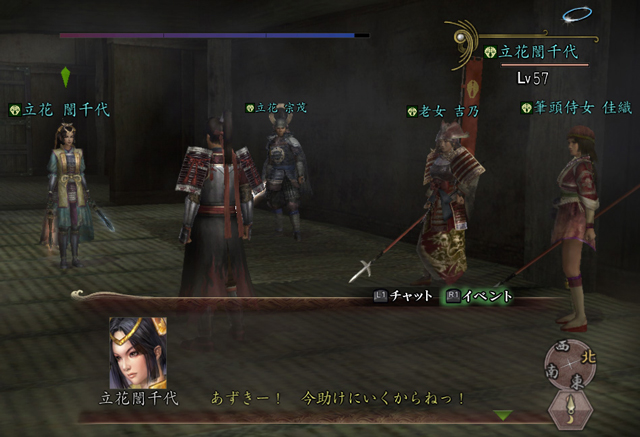The height and width of the screenshot is (437, 640).
Task: Choose the 筆頭侍女 佳織 nameplate
Action: pos(576,108)
